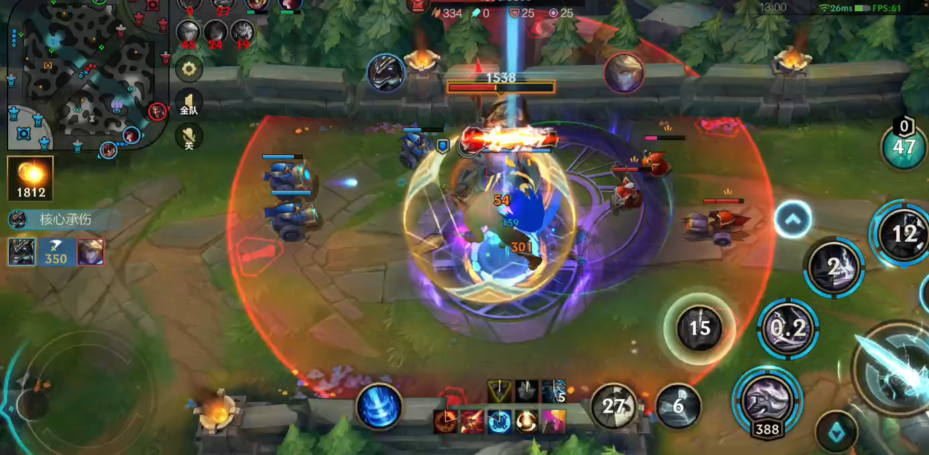
Task: Activate the ability showing 0.2 cooldown
Action: coord(788,328)
